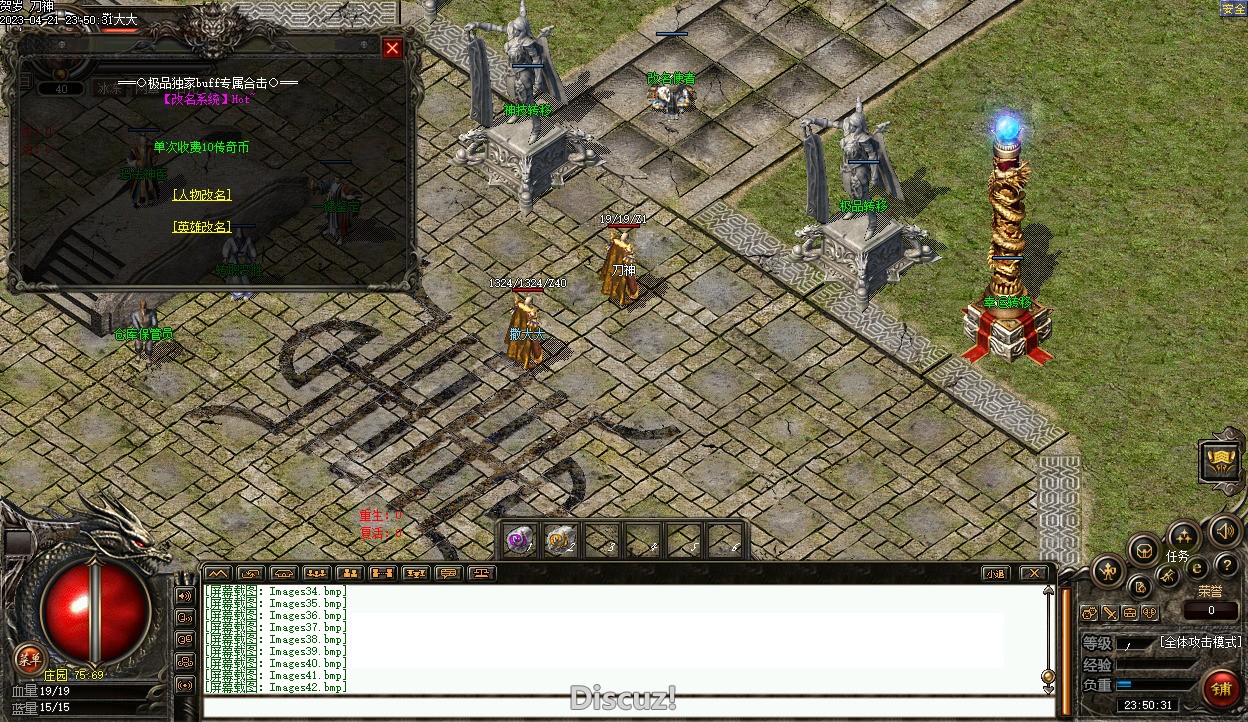Screen dimensions: 1248x722
Task: Click the round 'e' icon button
Action: pos(1197,568)
